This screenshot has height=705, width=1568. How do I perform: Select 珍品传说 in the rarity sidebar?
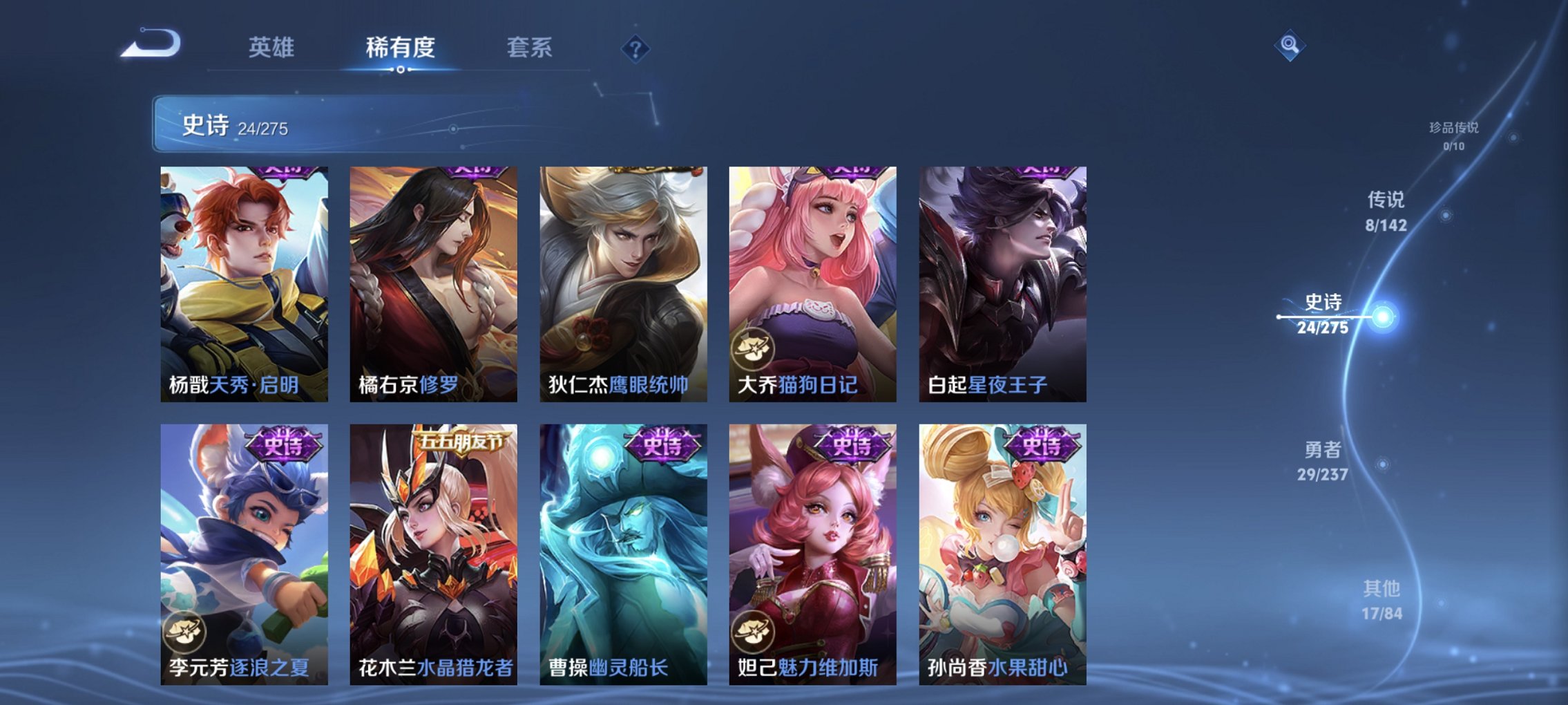pyautogui.click(x=1455, y=135)
